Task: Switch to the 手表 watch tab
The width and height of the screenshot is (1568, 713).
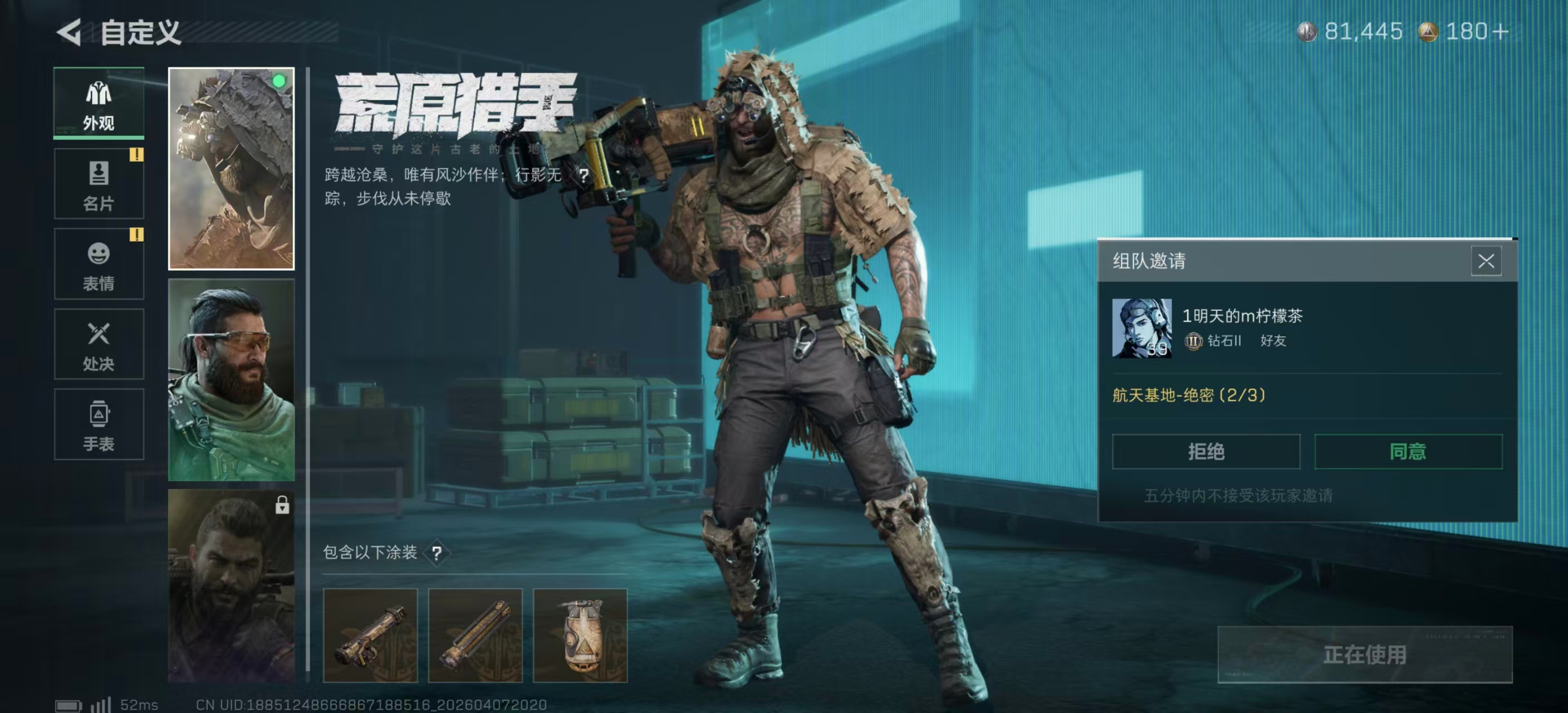Action: [99, 425]
